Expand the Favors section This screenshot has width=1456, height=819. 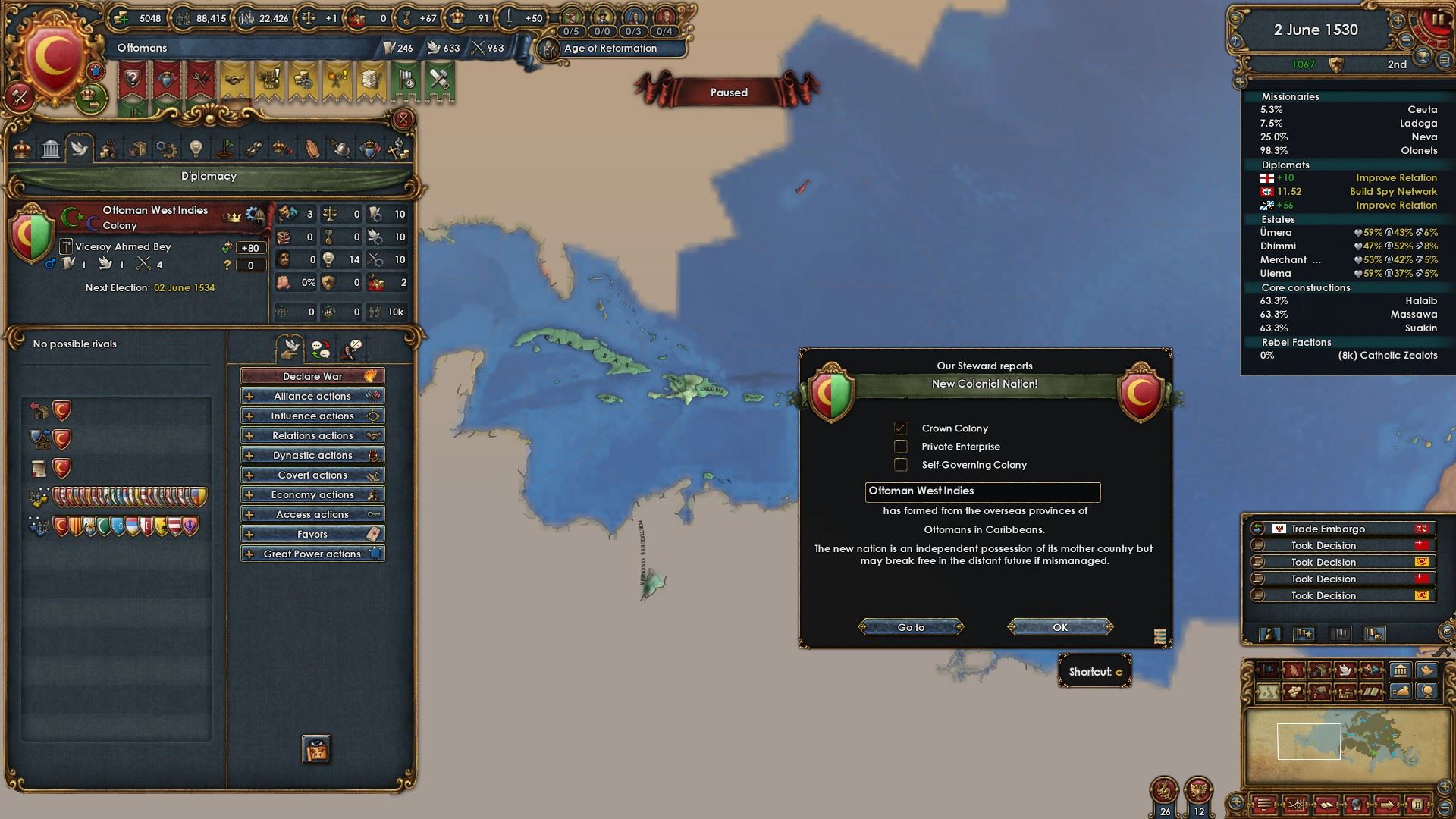coord(312,534)
